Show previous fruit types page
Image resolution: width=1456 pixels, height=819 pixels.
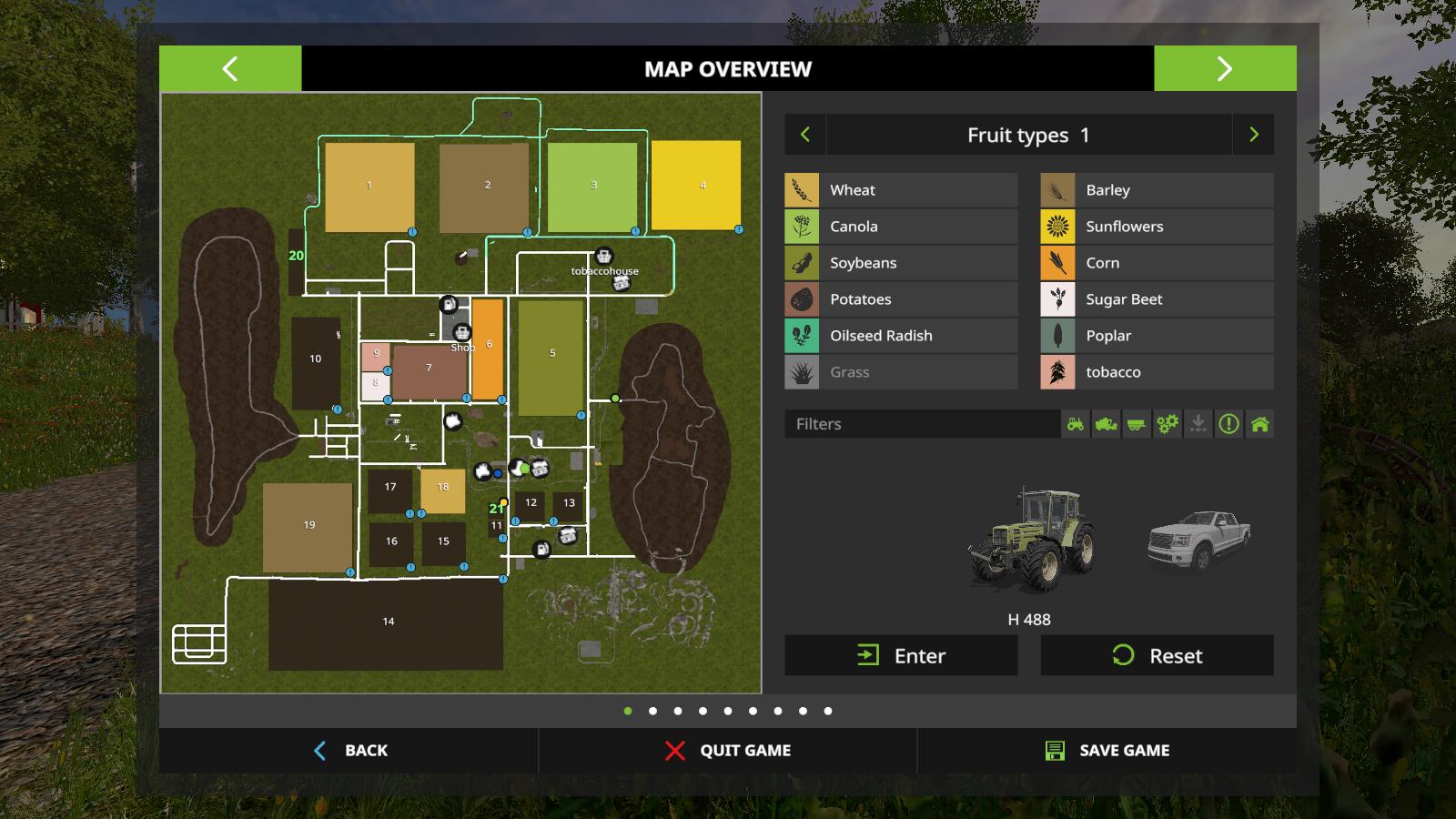pos(805,135)
